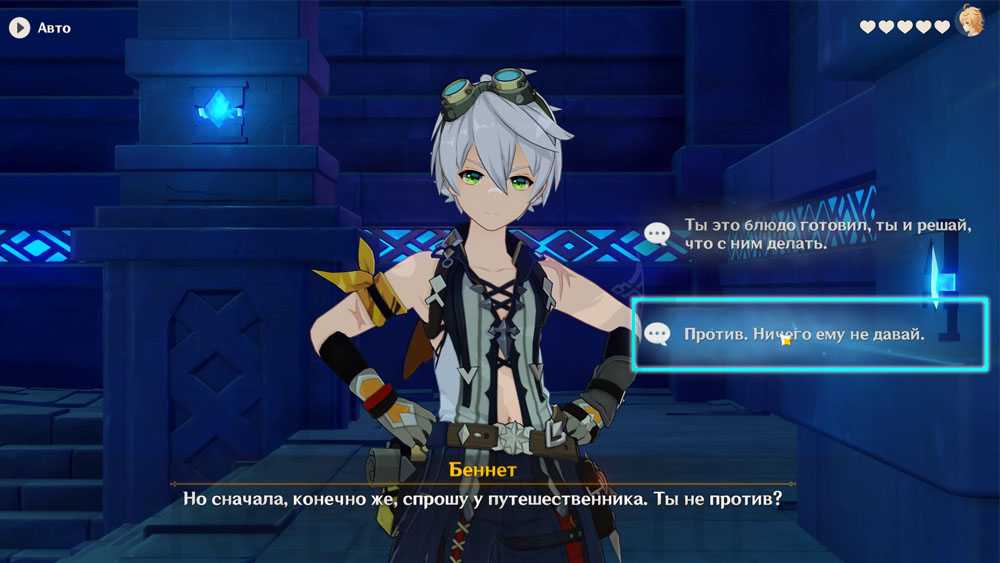Click the blonde character portrait icon

click(970, 22)
